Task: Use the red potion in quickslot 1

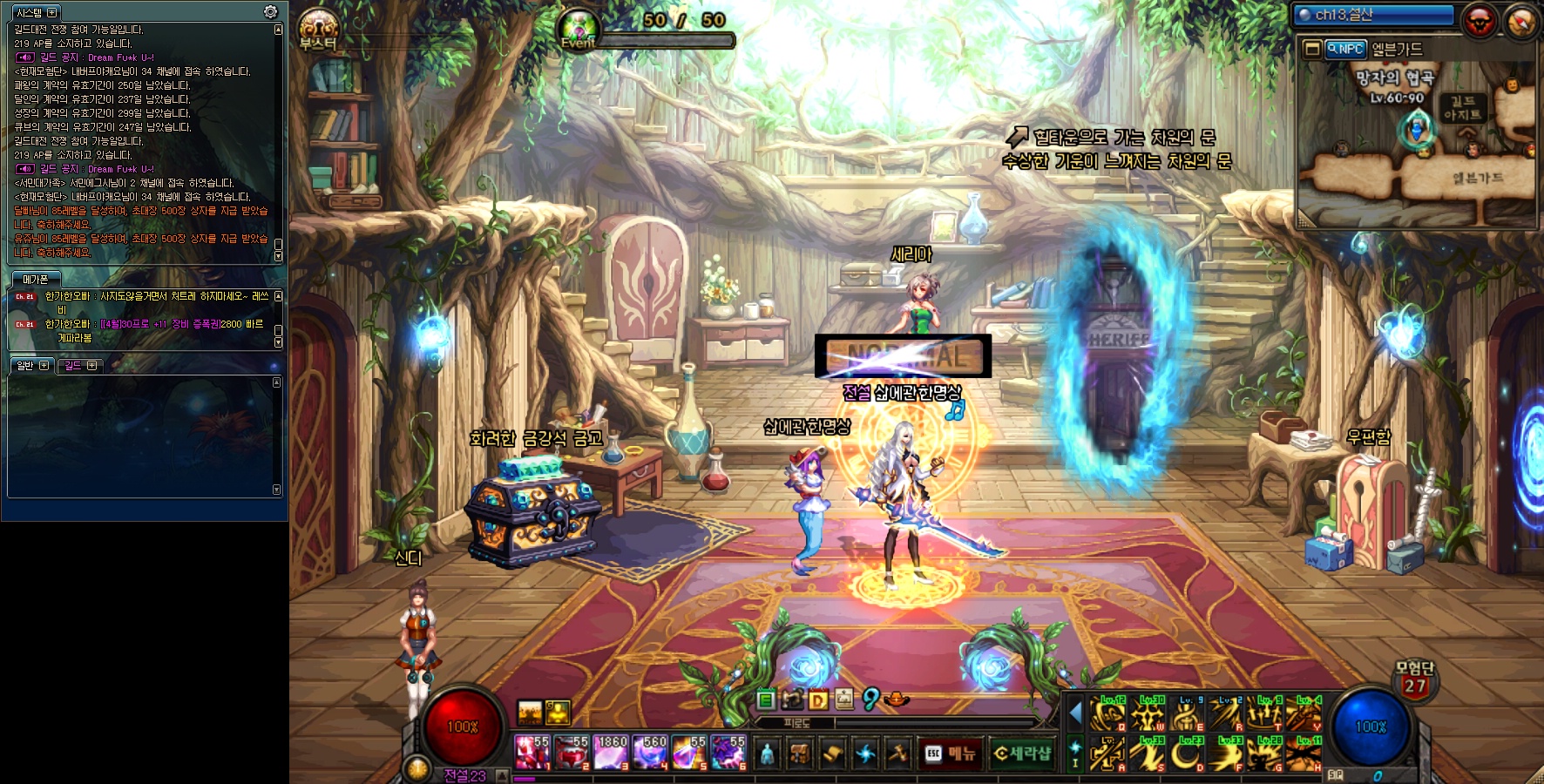Action: tap(532, 754)
